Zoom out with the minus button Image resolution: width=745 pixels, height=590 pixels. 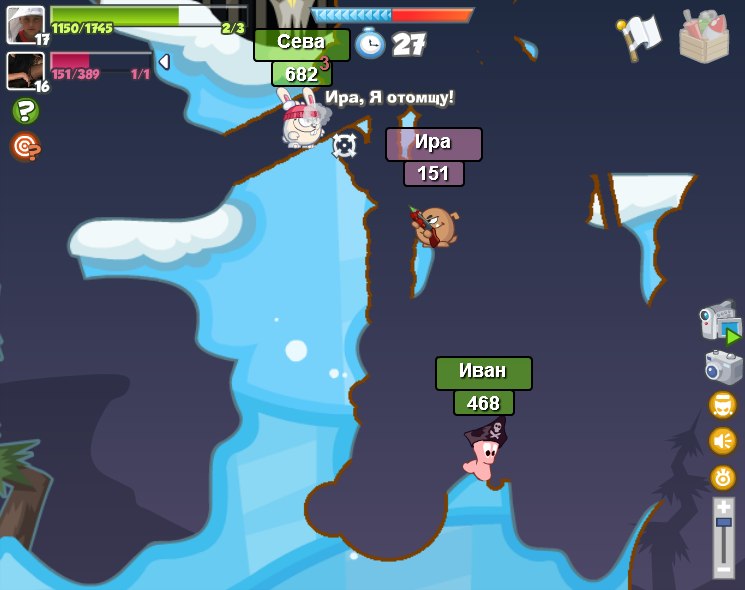[723, 570]
